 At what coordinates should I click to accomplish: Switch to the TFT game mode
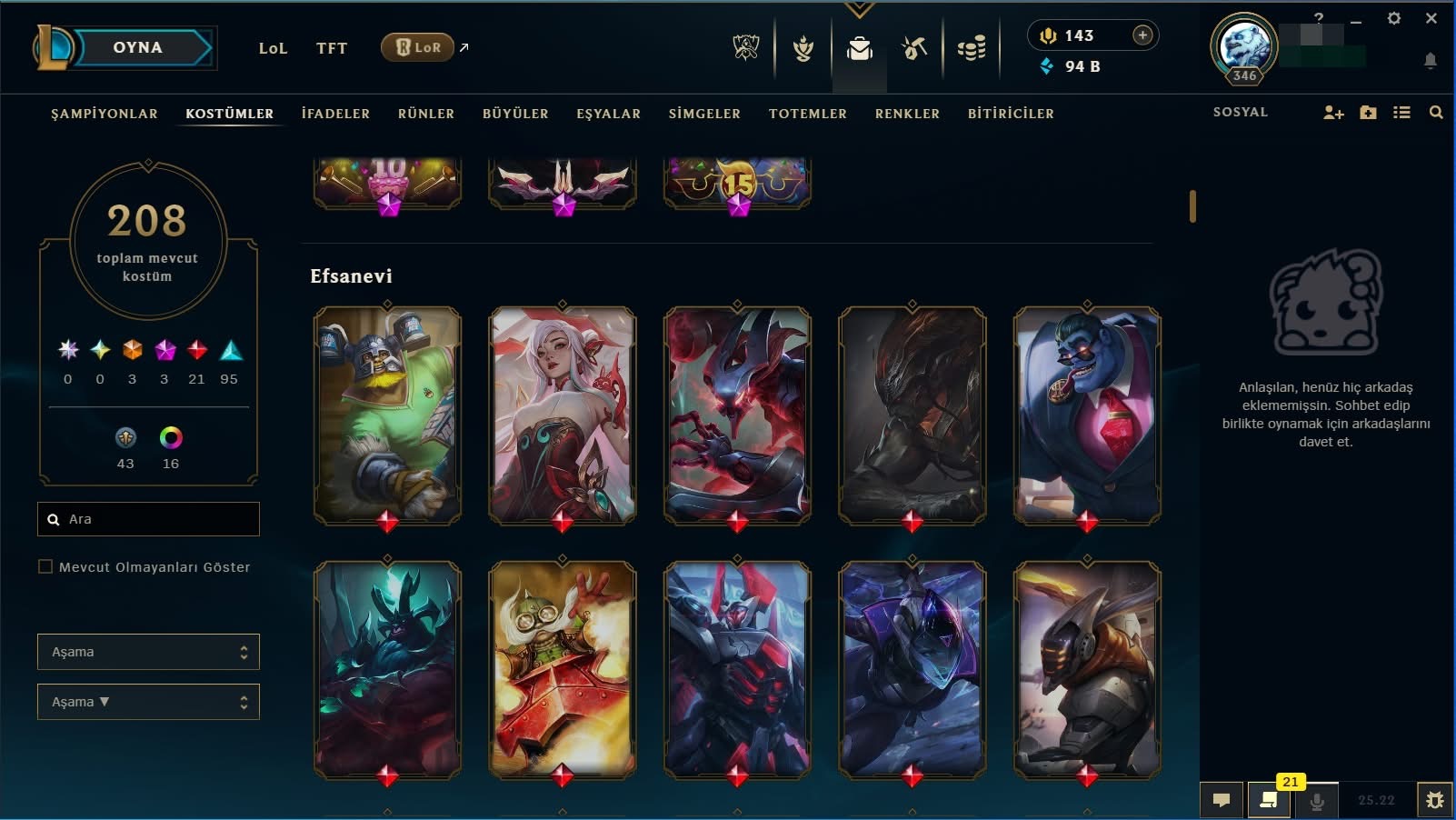pyautogui.click(x=332, y=48)
